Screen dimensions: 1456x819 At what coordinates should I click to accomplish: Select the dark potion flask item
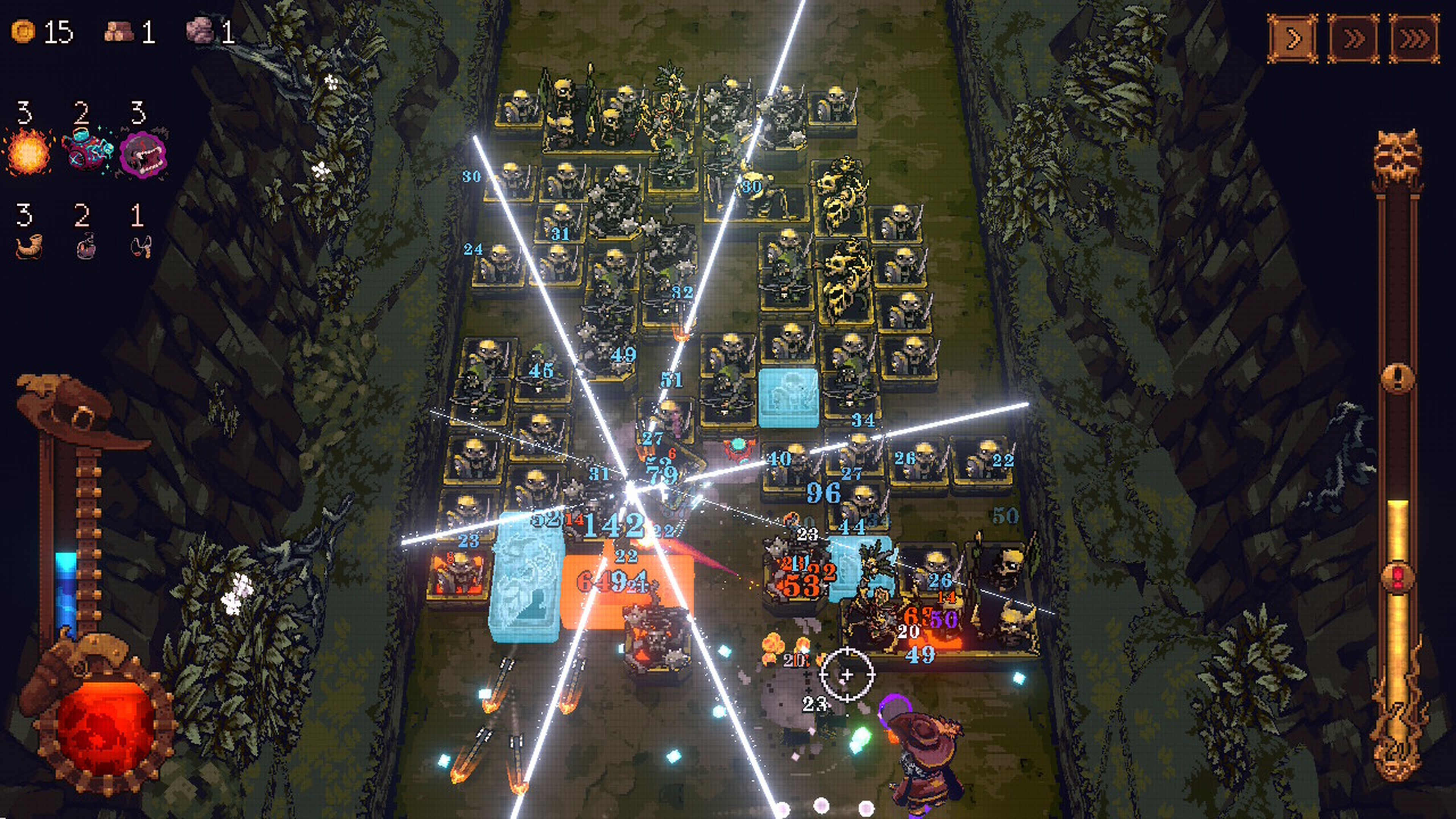[85, 246]
